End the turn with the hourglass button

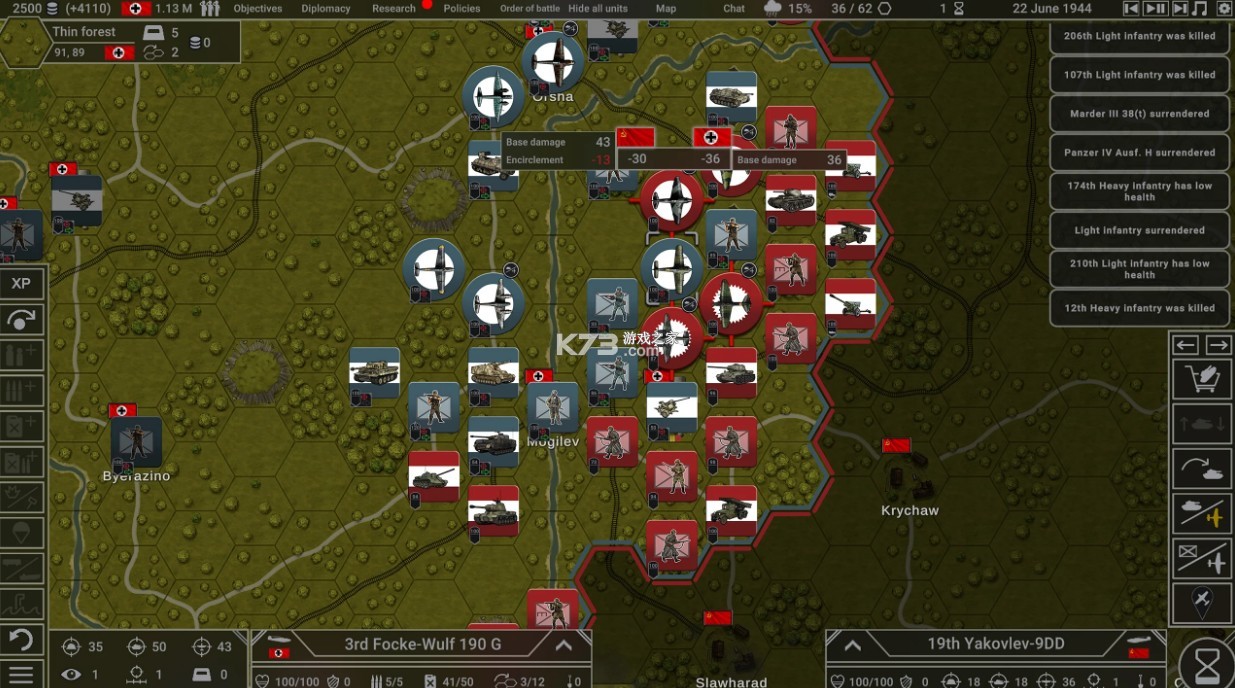click(x=1208, y=663)
